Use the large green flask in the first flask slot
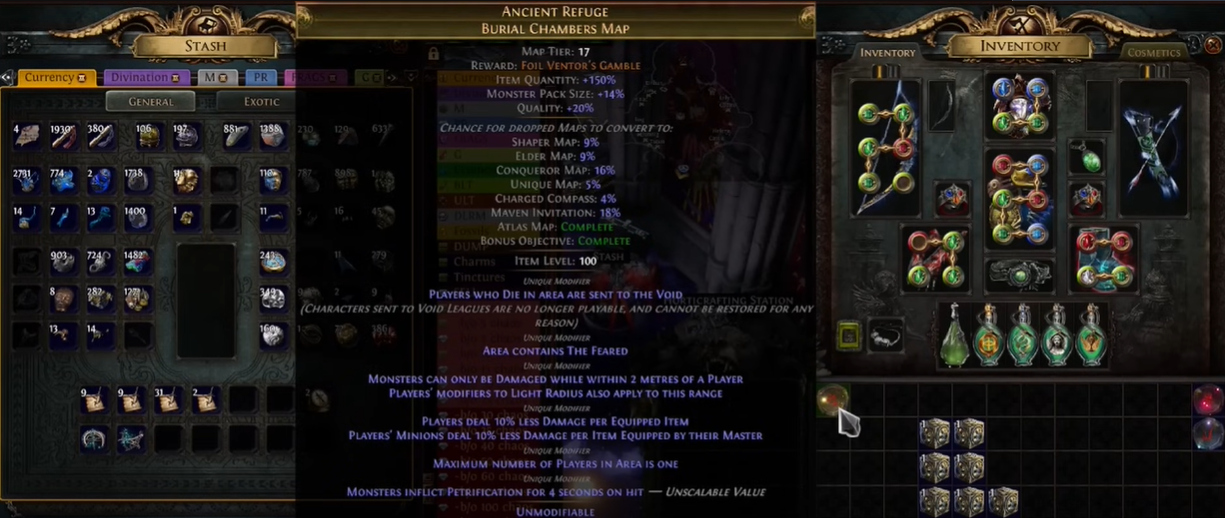The width and height of the screenshot is (1225, 518). coord(954,335)
